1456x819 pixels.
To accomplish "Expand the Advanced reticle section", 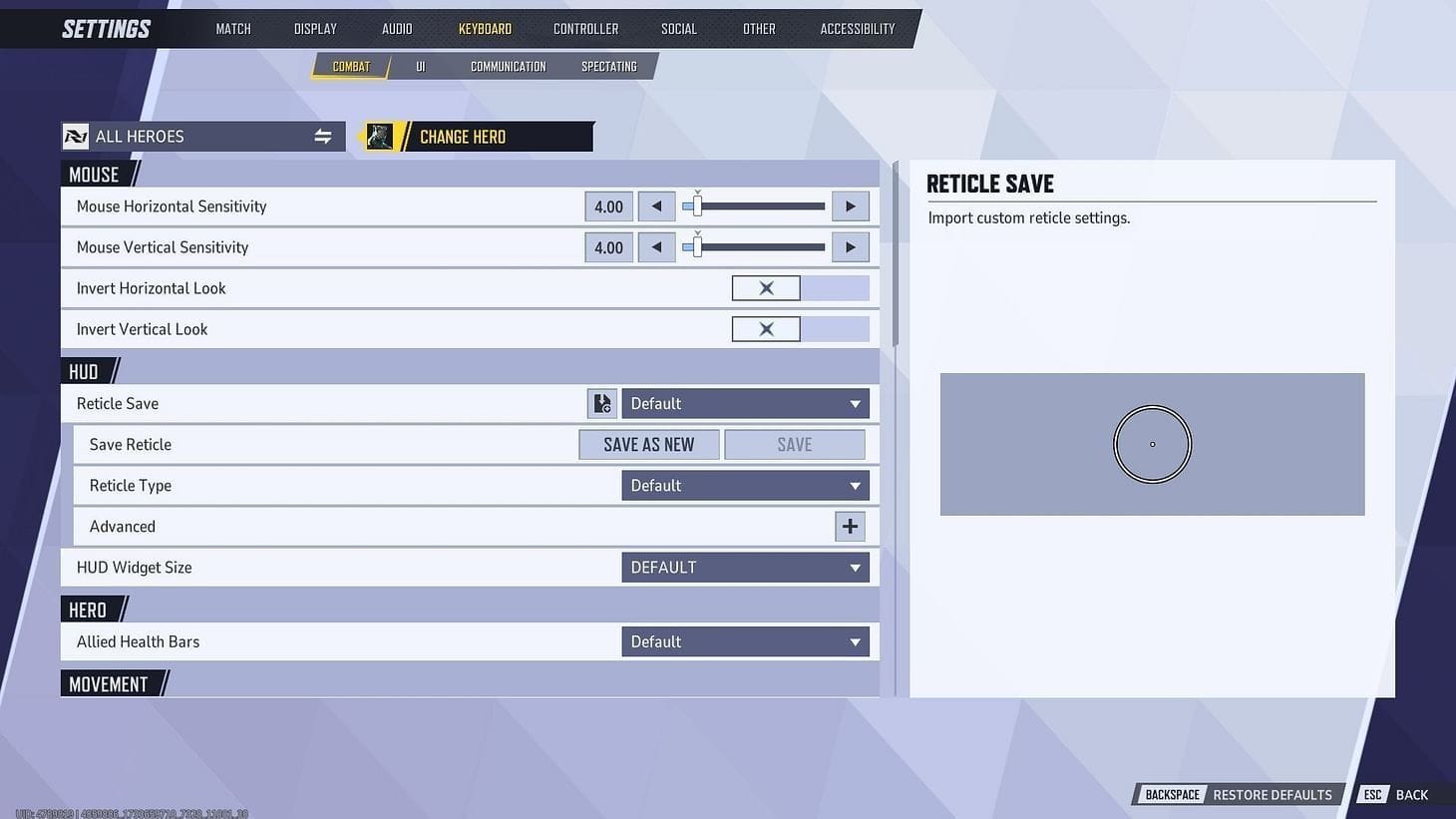I will (849, 526).
